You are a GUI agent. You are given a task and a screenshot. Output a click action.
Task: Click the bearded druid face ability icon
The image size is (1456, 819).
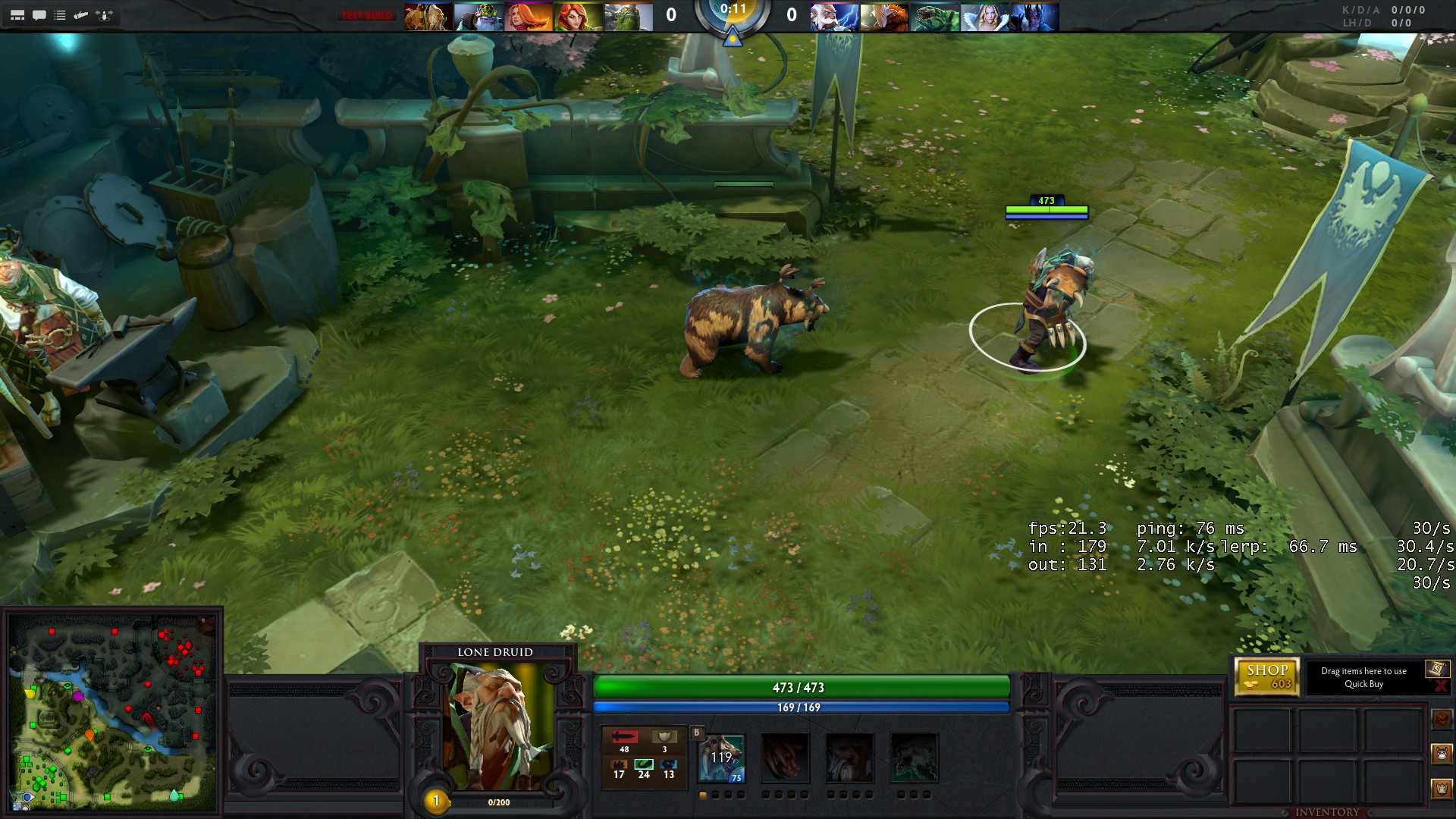pyautogui.click(x=849, y=758)
